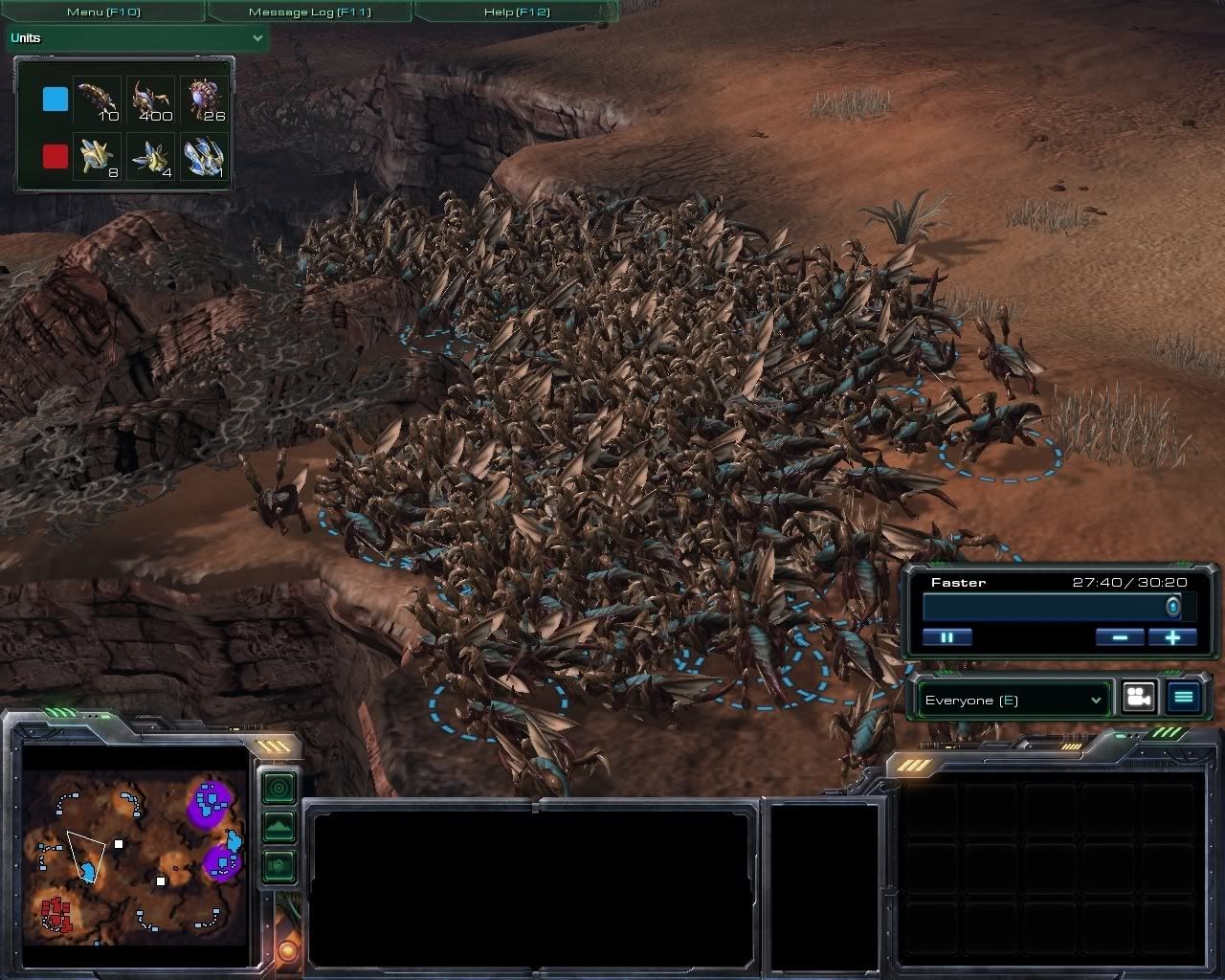Click the replay timeline slider bar
The image size is (1225, 980).
click(x=1048, y=607)
